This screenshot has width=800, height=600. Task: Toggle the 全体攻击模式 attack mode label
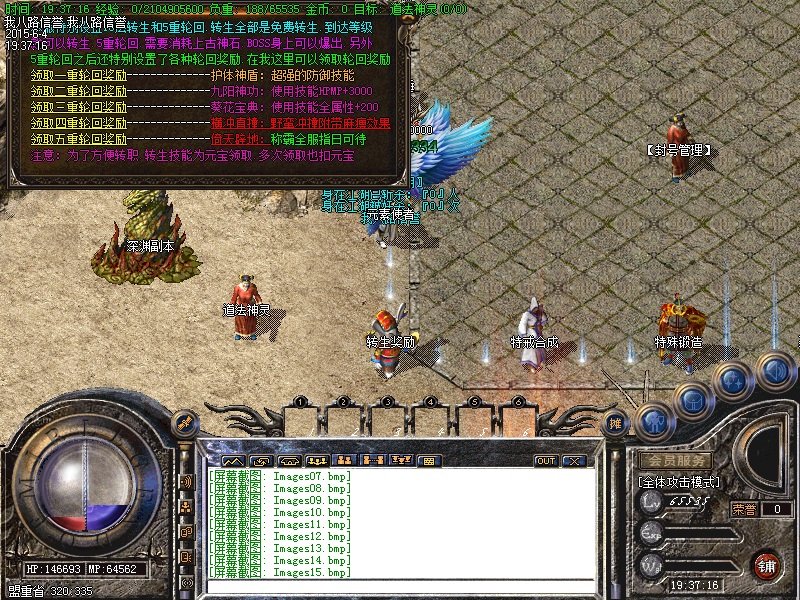pos(680,482)
